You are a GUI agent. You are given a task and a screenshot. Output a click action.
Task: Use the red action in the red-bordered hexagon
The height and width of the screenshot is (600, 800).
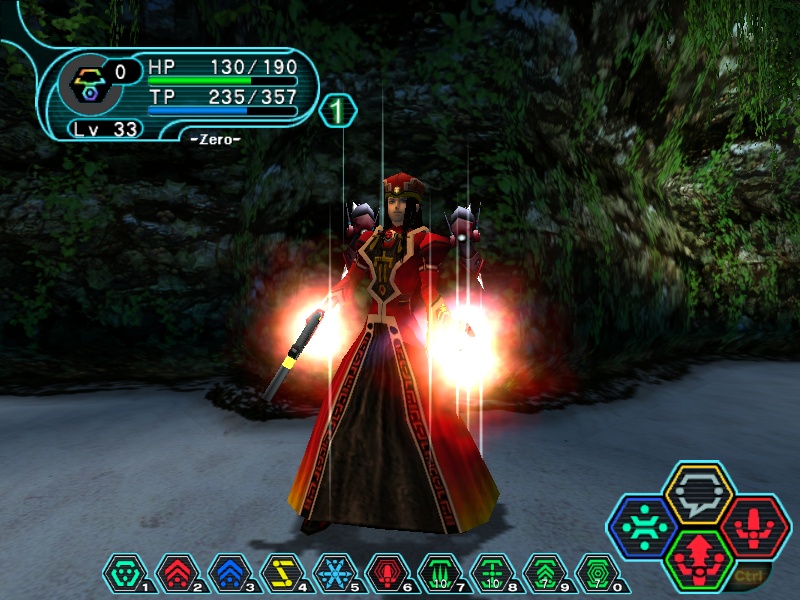coord(755,527)
